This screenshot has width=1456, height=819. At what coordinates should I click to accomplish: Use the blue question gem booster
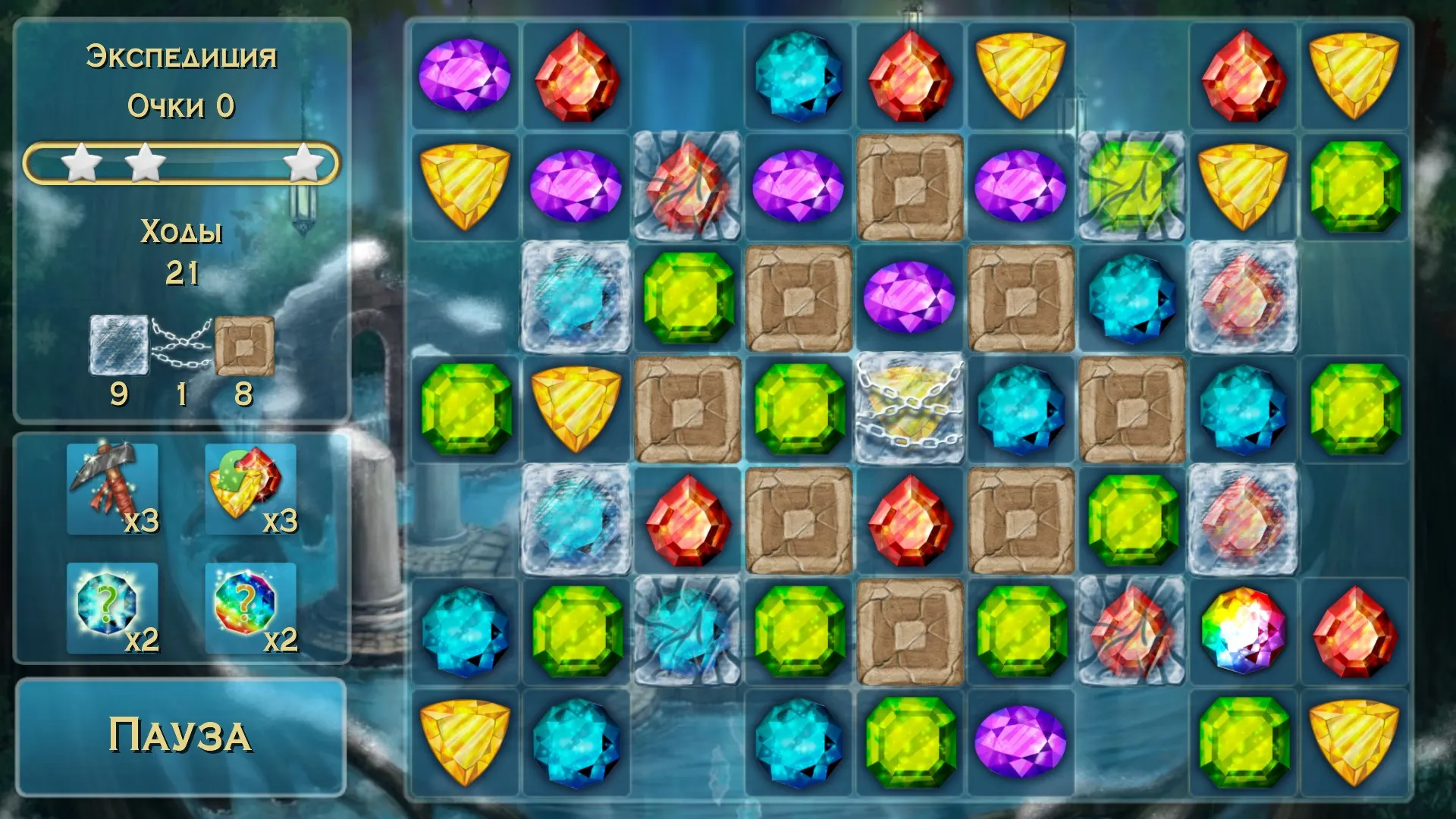pyautogui.click(x=112, y=607)
